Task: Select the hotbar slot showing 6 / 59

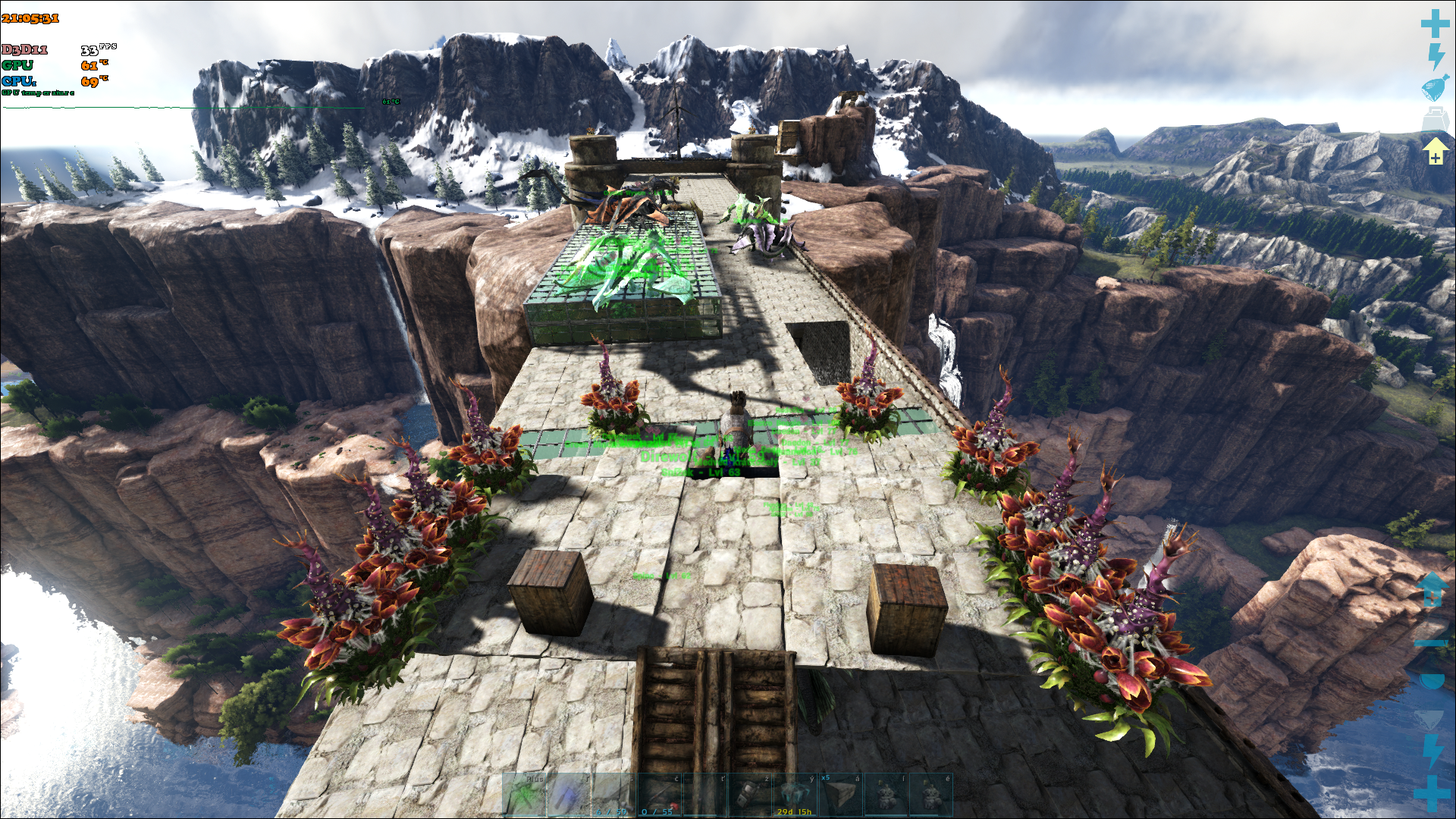Action: tap(613, 795)
